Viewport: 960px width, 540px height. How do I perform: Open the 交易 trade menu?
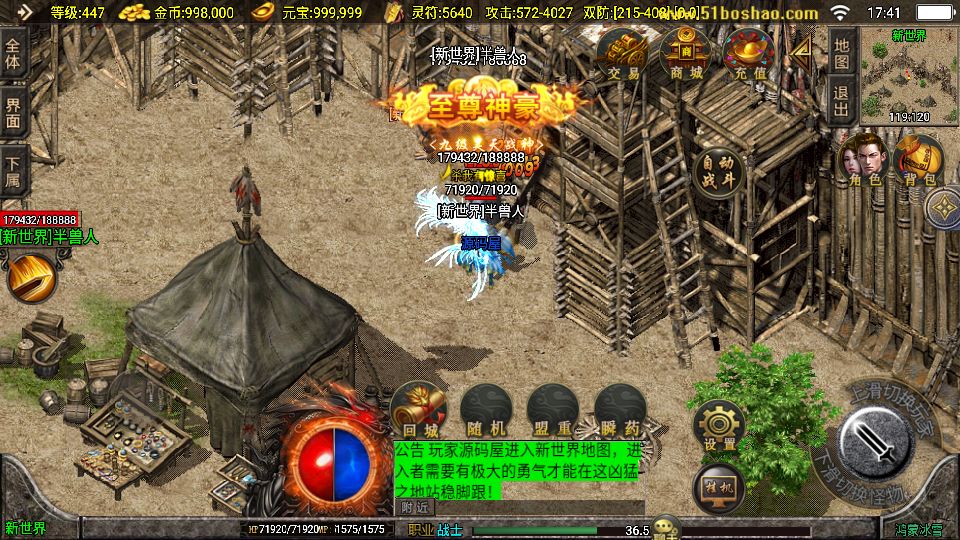pyautogui.click(x=623, y=55)
